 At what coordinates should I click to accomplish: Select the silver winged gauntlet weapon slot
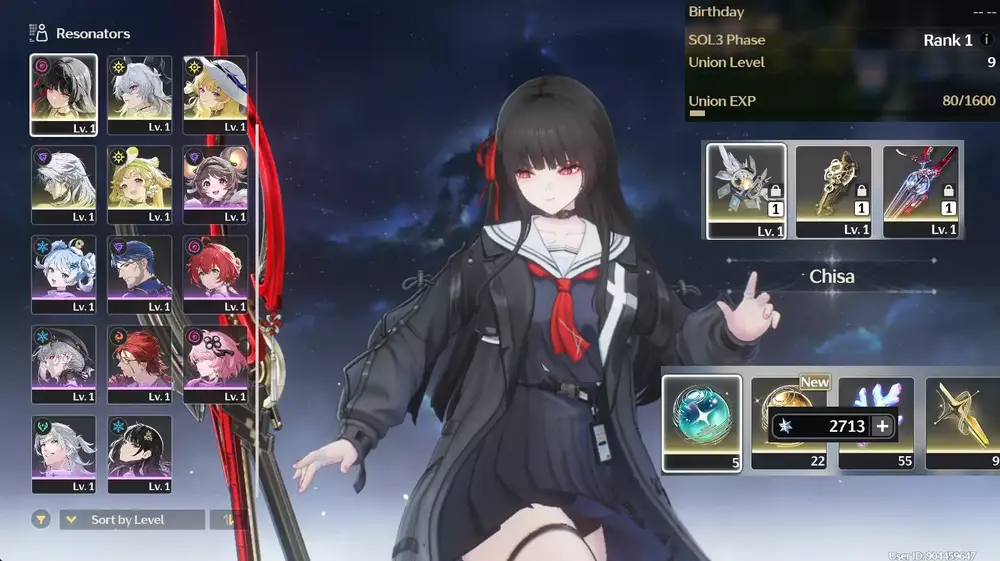pyautogui.click(x=745, y=190)
